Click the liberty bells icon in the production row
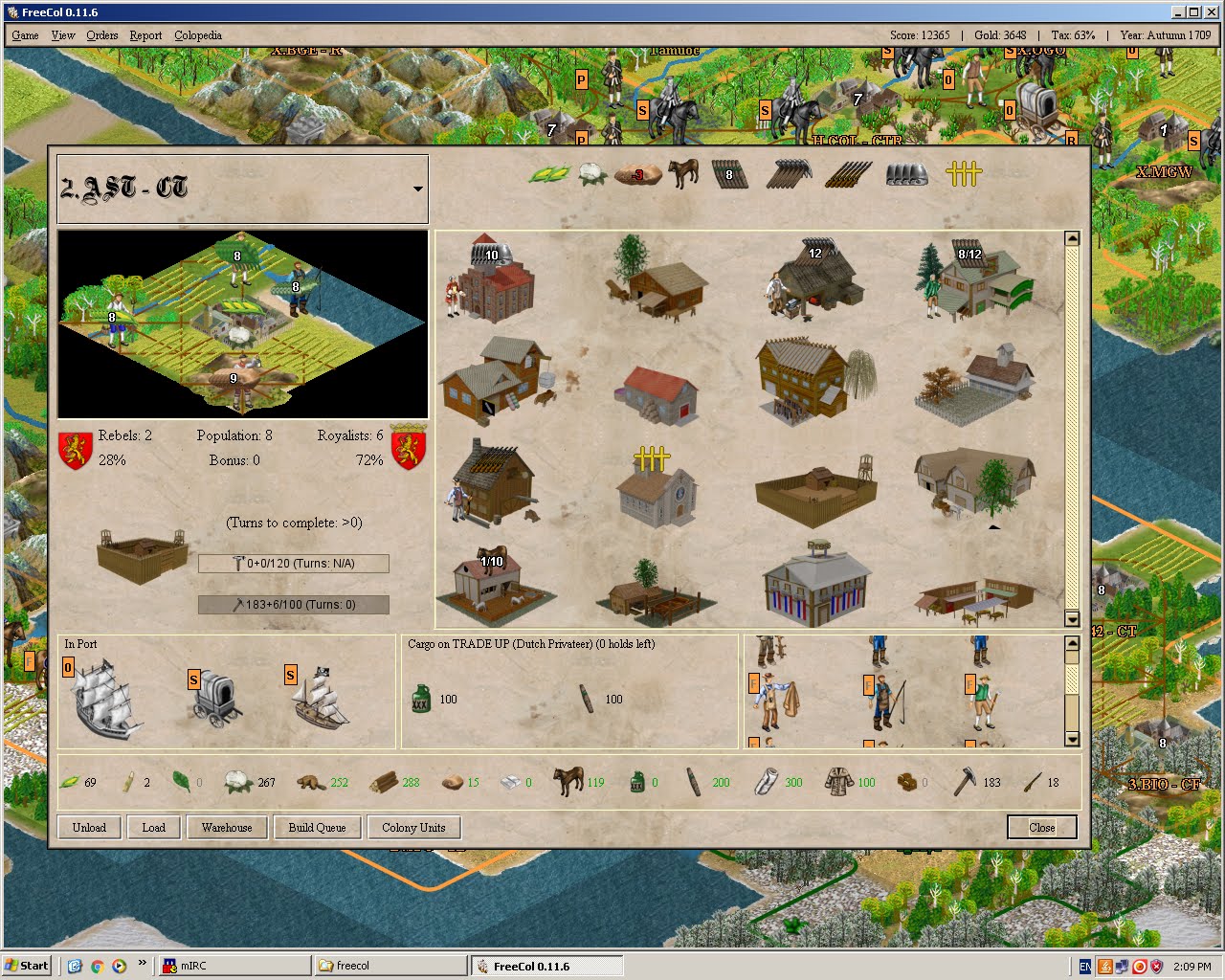The image size is (1225, 980). 962,172
